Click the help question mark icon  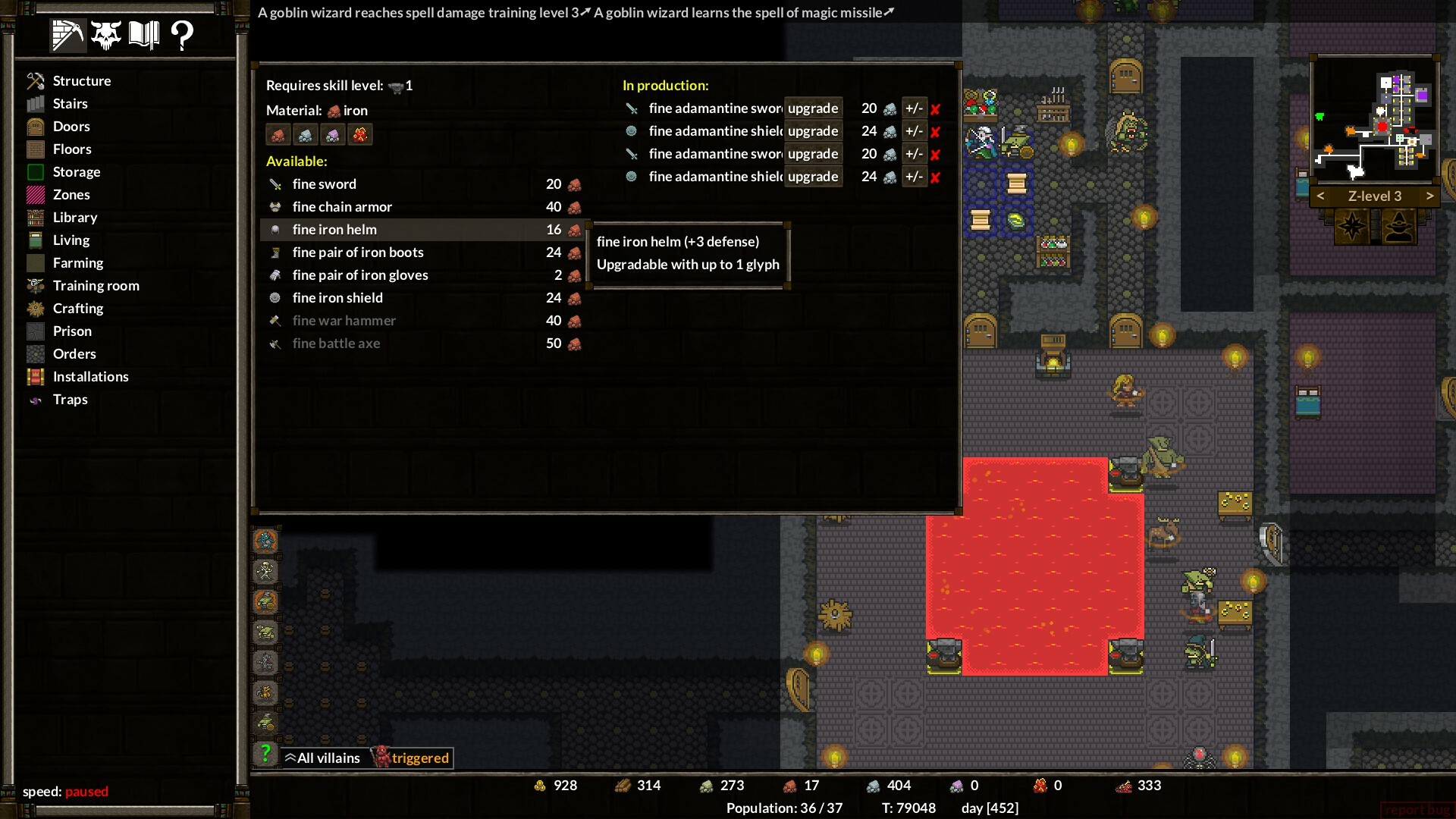(x=182, y=35)
